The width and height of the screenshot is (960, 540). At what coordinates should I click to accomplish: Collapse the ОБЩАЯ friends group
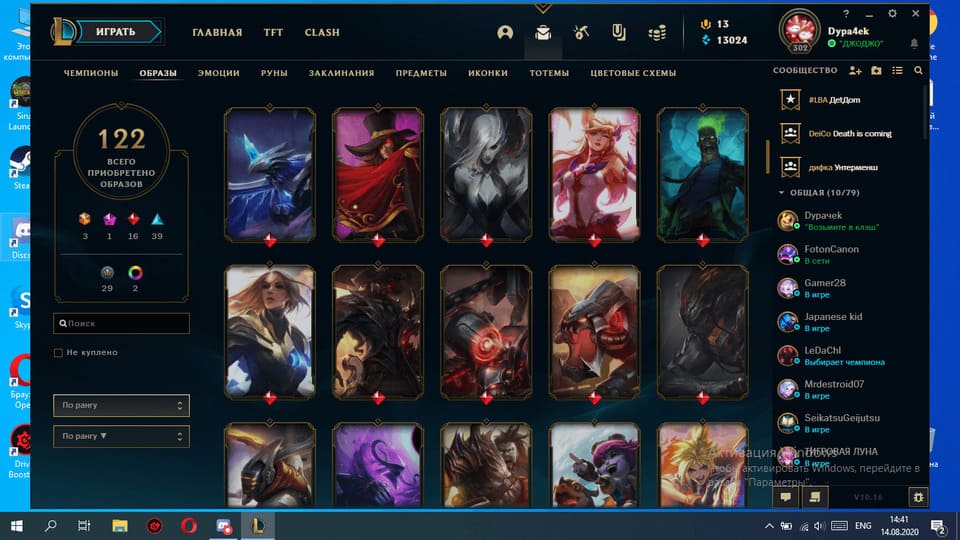tap(782, 192)
